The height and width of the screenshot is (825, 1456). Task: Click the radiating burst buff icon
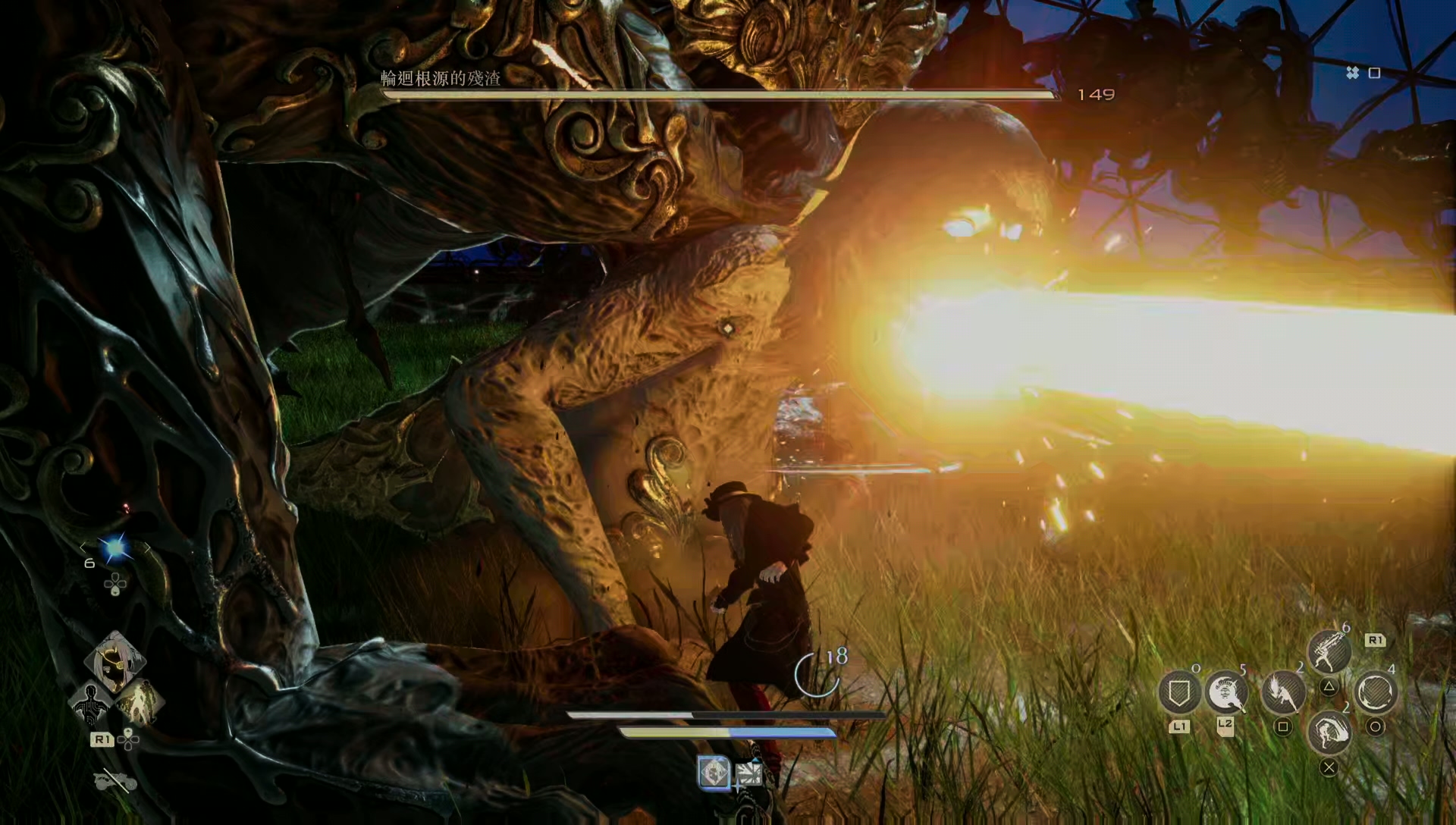coord(748,774)
